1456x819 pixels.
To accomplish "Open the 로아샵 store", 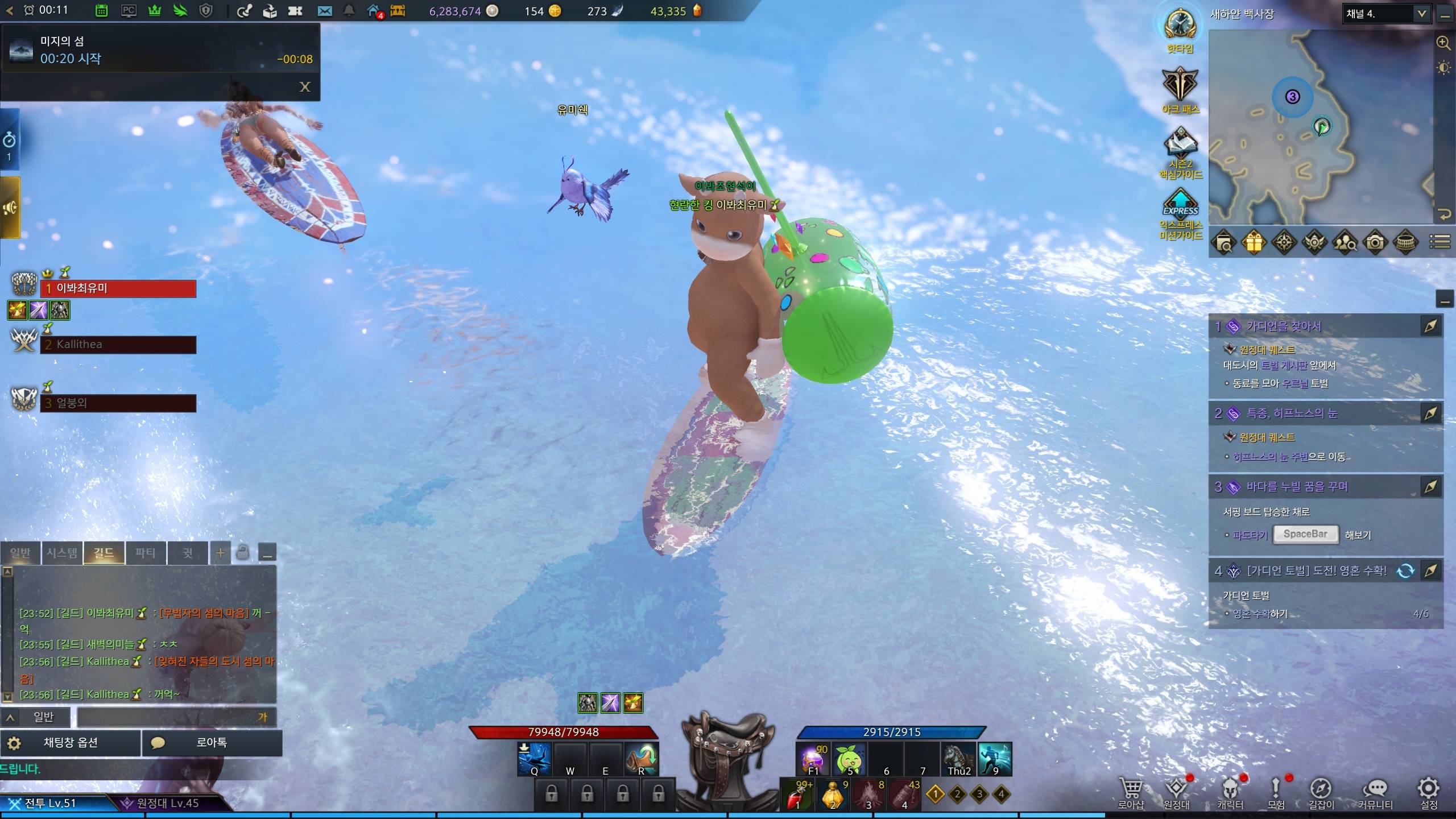I will [x=1131, y=793].
